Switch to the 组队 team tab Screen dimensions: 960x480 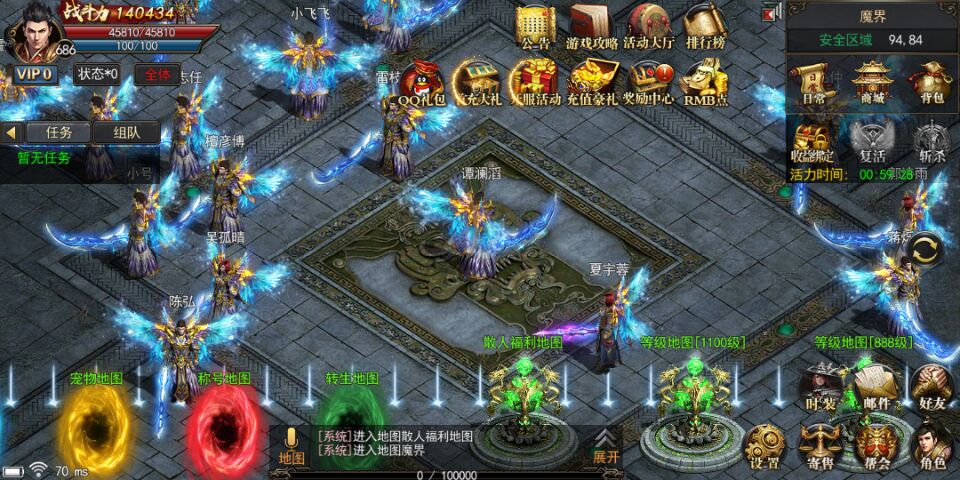tap(126, 132)
